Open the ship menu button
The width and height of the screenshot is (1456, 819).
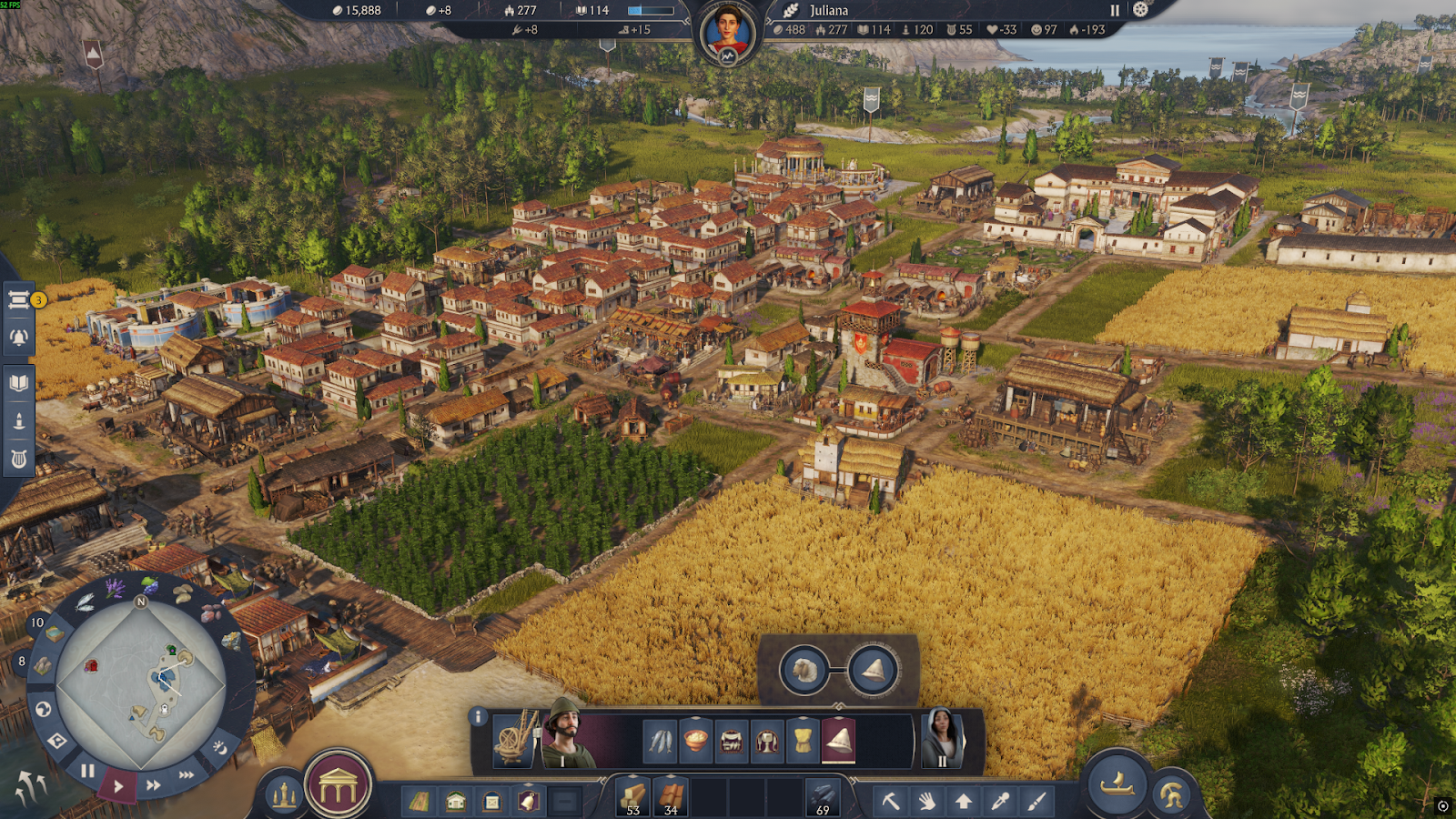coord(1117,783)
